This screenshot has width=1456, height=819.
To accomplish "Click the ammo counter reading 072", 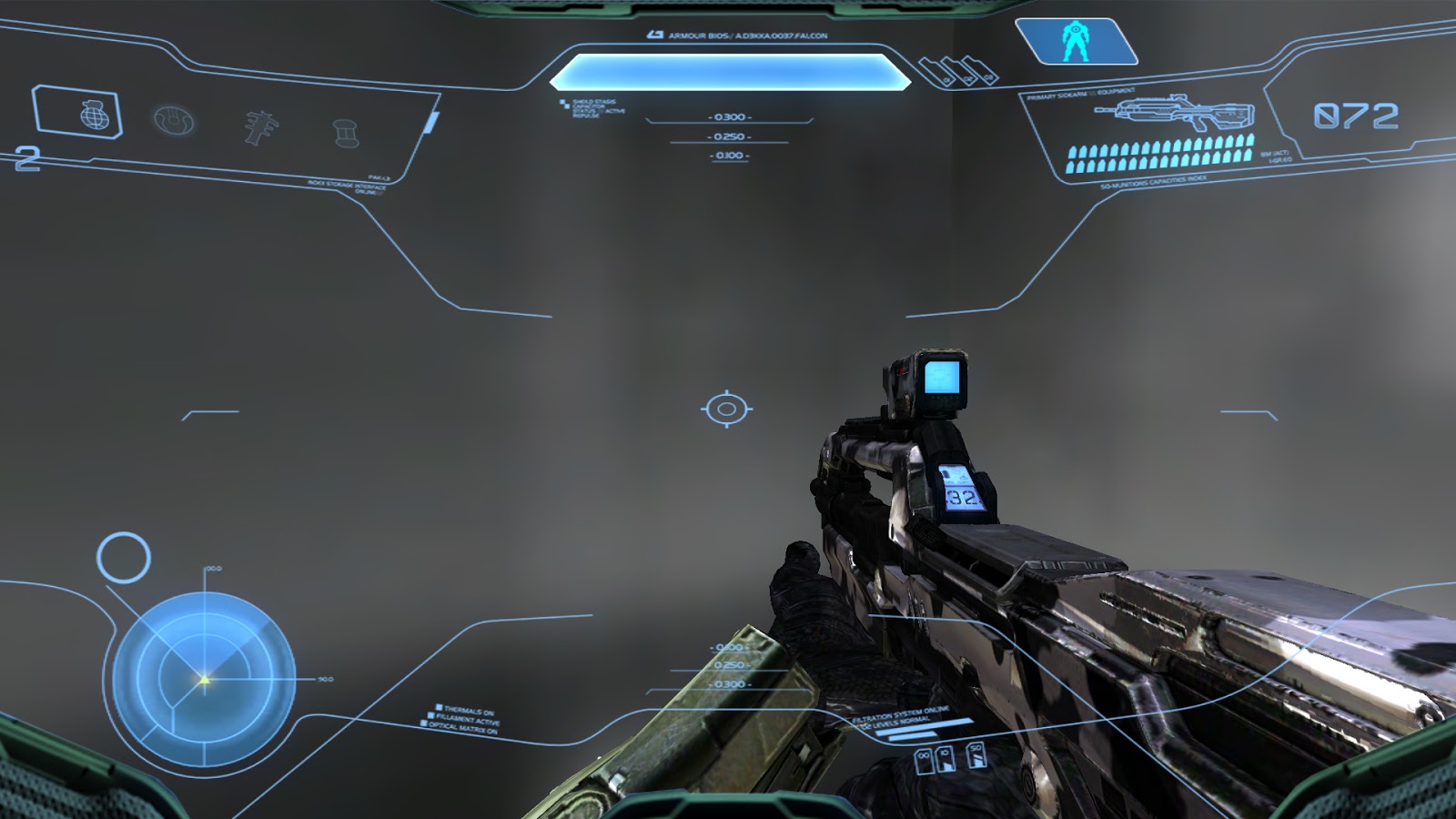I will (x=1356, y=114).
